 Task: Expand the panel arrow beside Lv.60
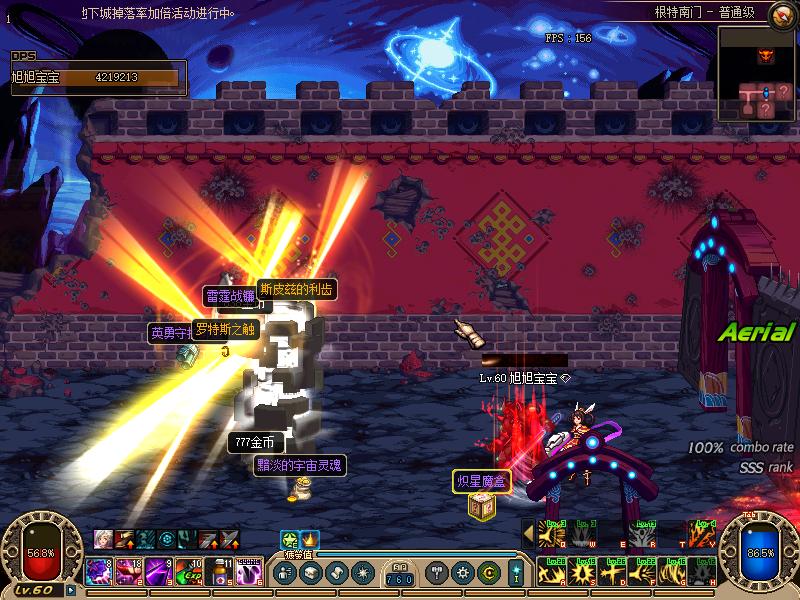pyautogui.click(x=70, y=589)
